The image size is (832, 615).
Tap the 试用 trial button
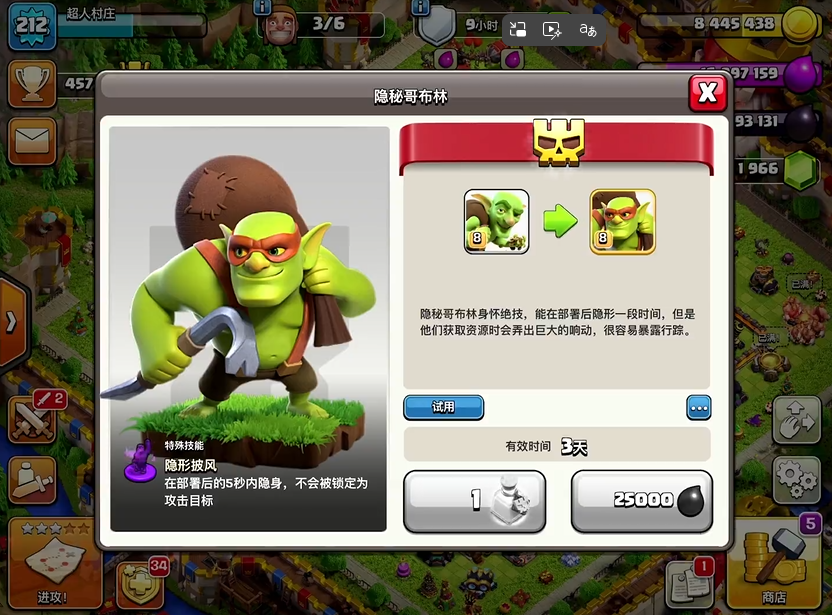443,407
